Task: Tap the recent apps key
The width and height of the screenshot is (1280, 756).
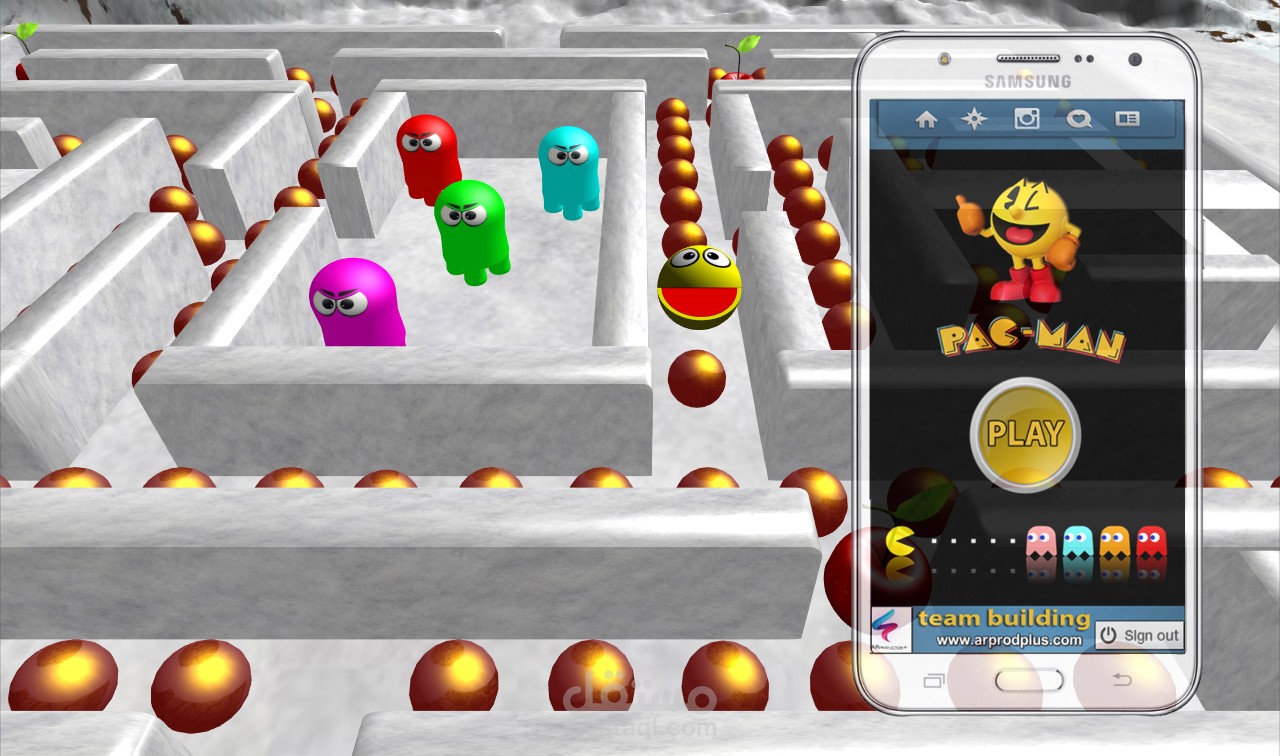Action: pyautogui.click(x=933, y=680)
